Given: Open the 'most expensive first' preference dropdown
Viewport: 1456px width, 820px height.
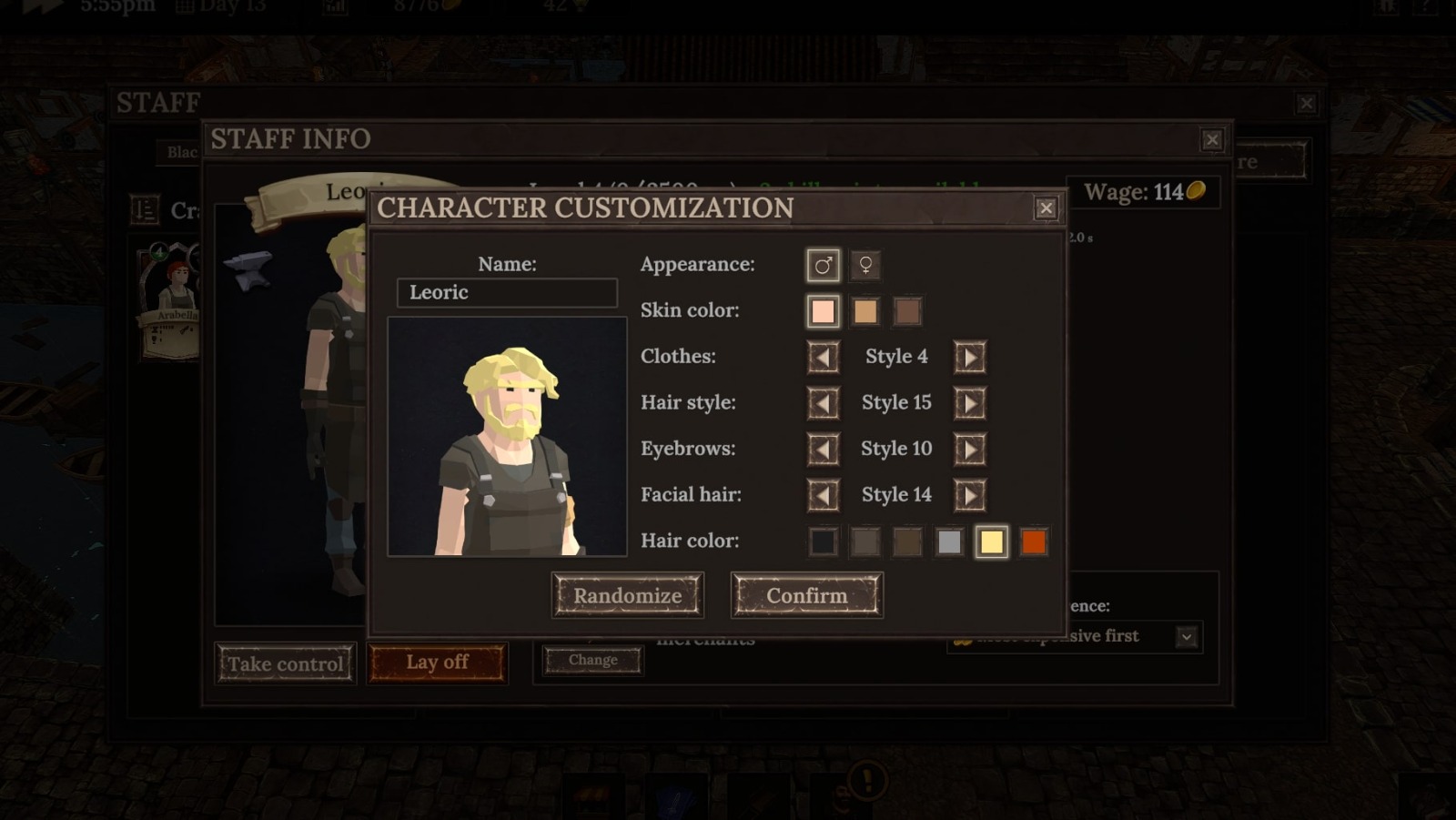Looking at the screenshot, I should click(1186, 636).
